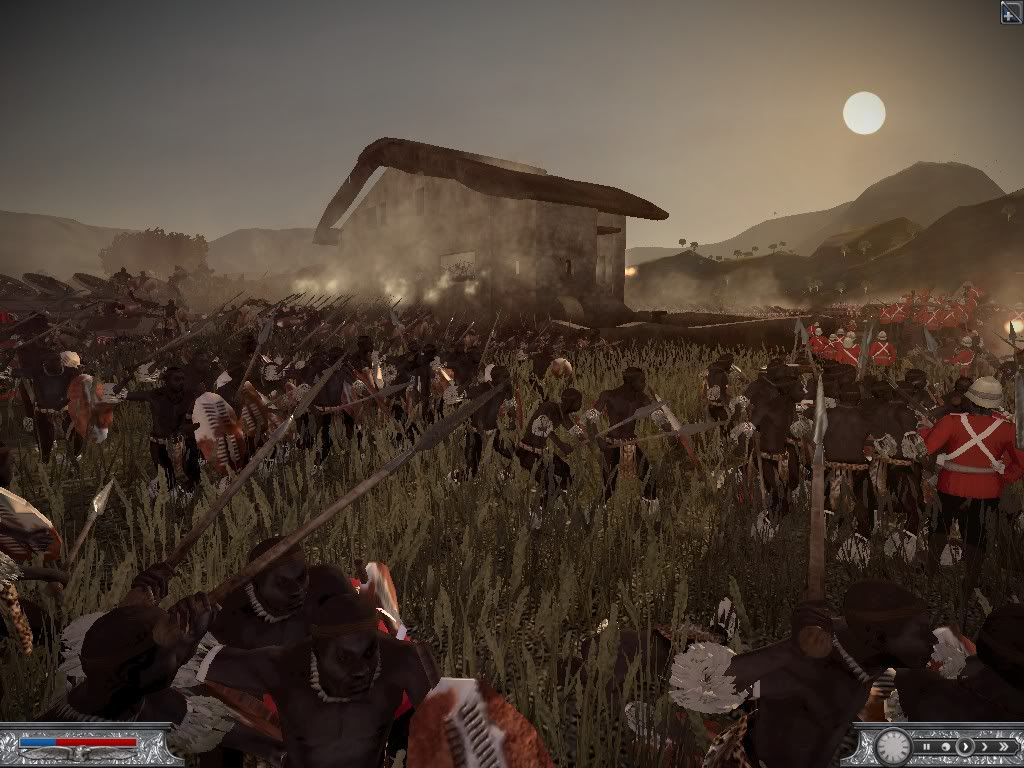Viewport: 1024px width, 768px height.
Task: Choose the fastest double-arrow speed
Action: [x=1004, y=746]
